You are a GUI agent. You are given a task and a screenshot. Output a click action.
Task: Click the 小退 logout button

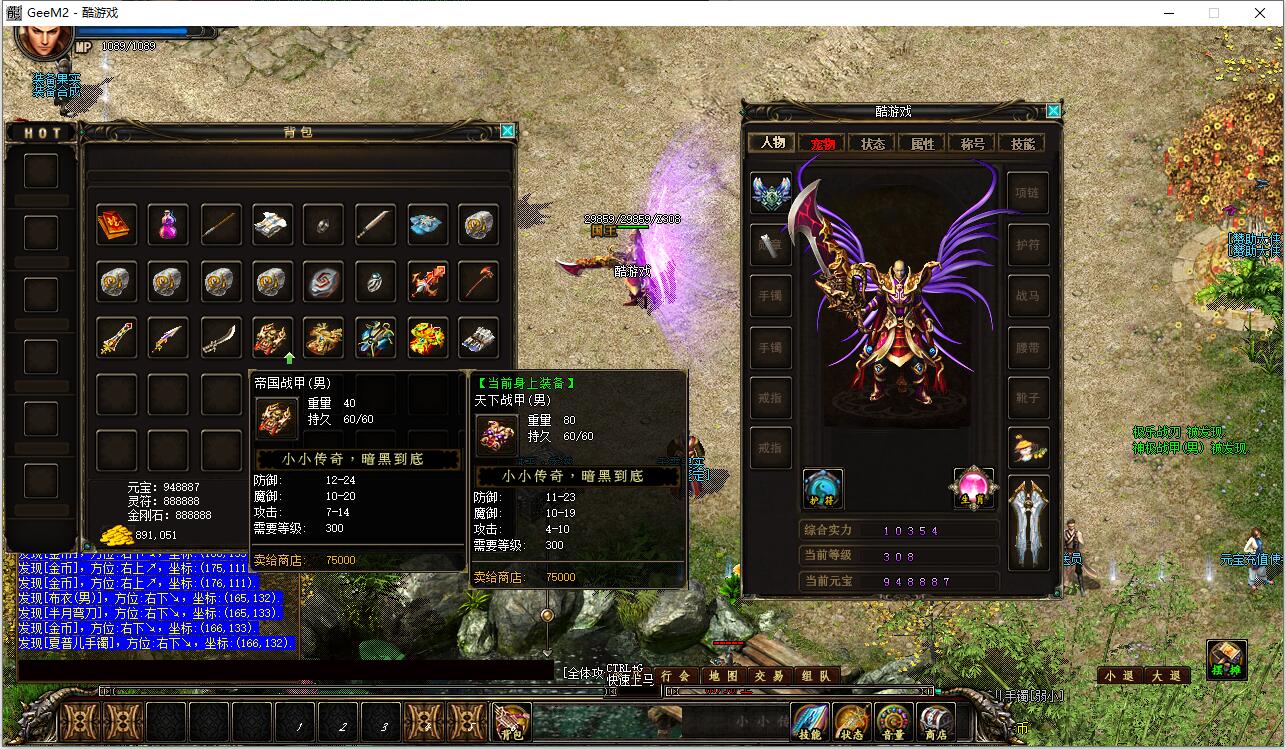pyautogui.click(x=1120, y=676)
